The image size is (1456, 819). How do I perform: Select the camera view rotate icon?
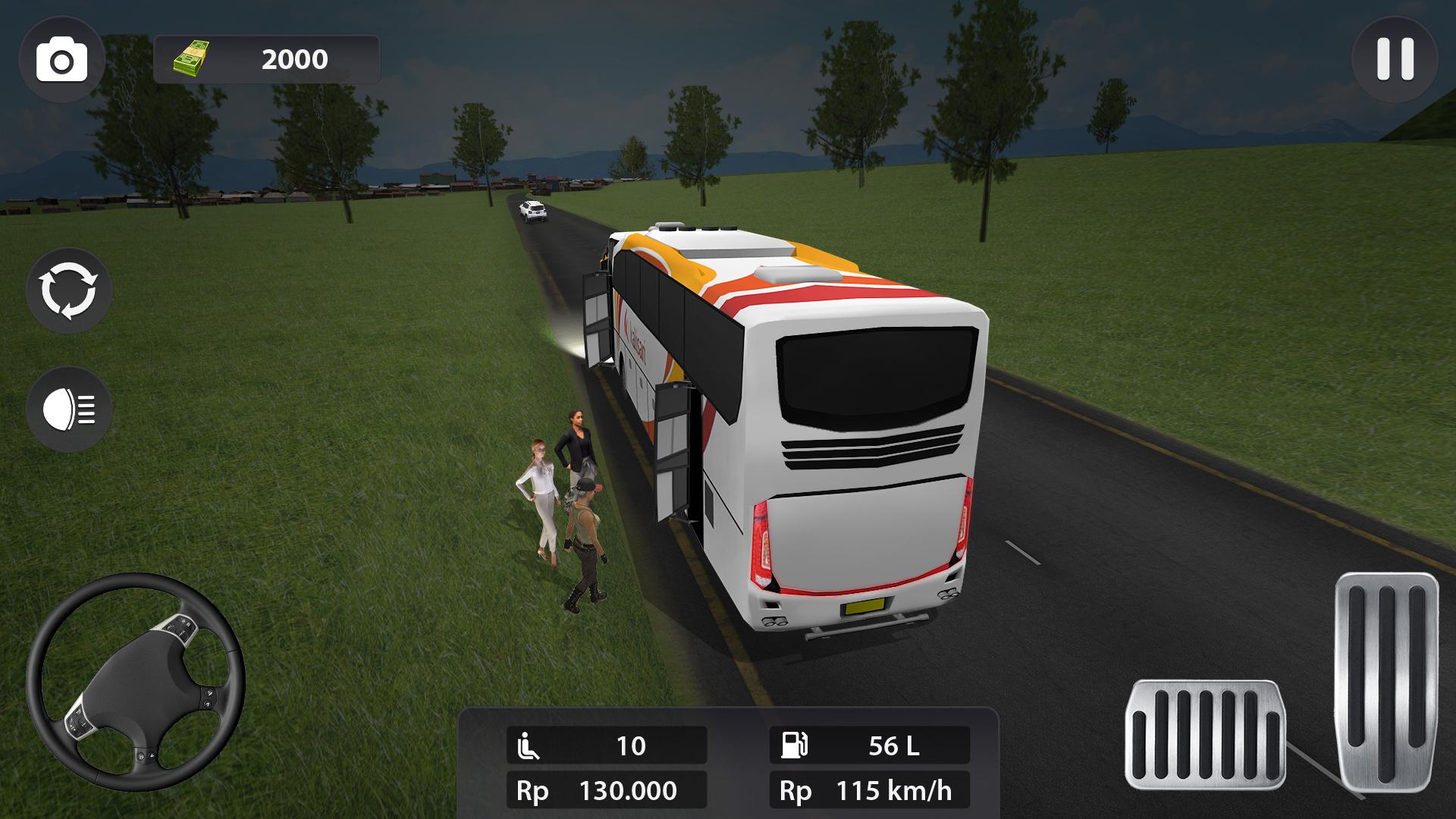[71, 293]
